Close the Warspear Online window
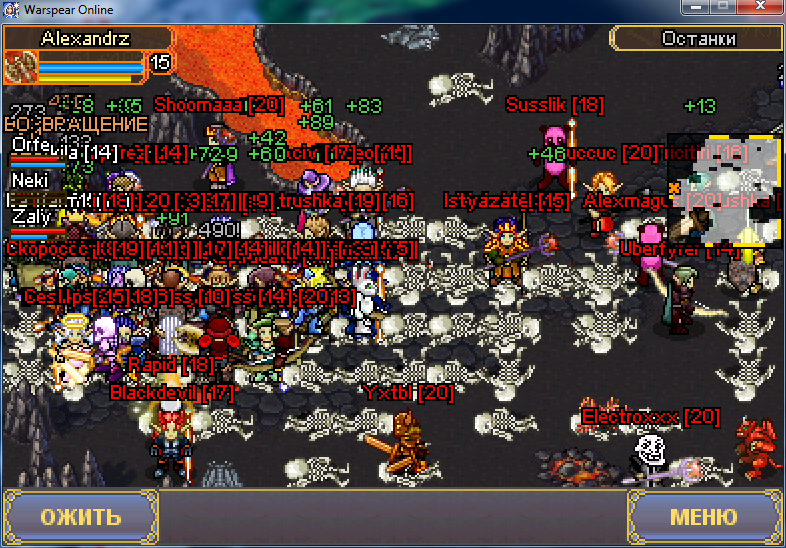 pyautogui.click(x=760, y=8)
